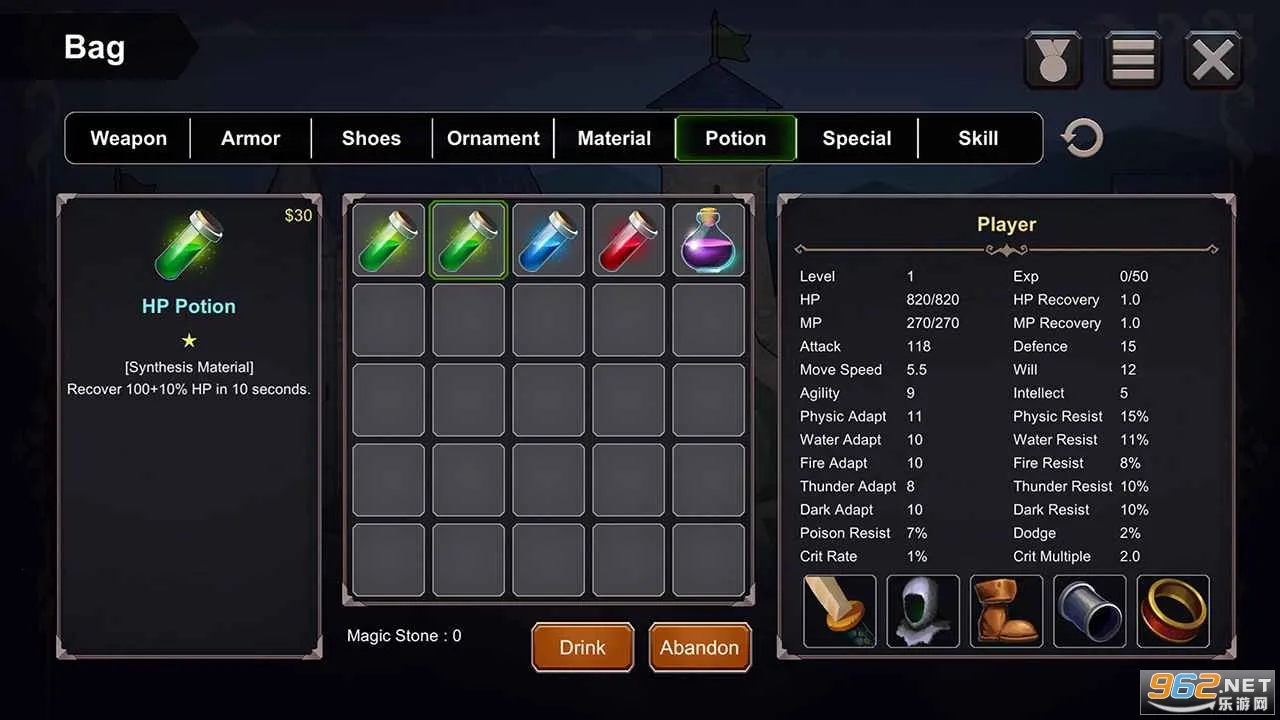Drink the selected HP Potion

[582, 647]
